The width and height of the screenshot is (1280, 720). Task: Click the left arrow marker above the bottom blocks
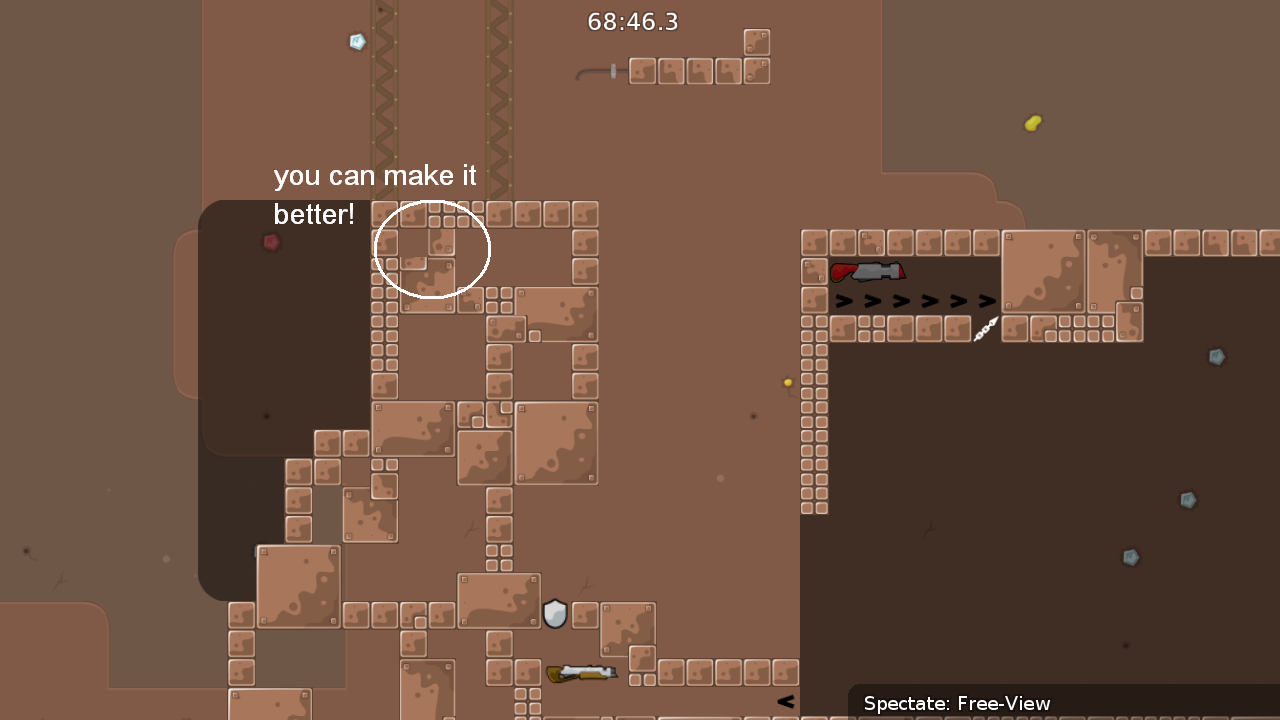786,701
